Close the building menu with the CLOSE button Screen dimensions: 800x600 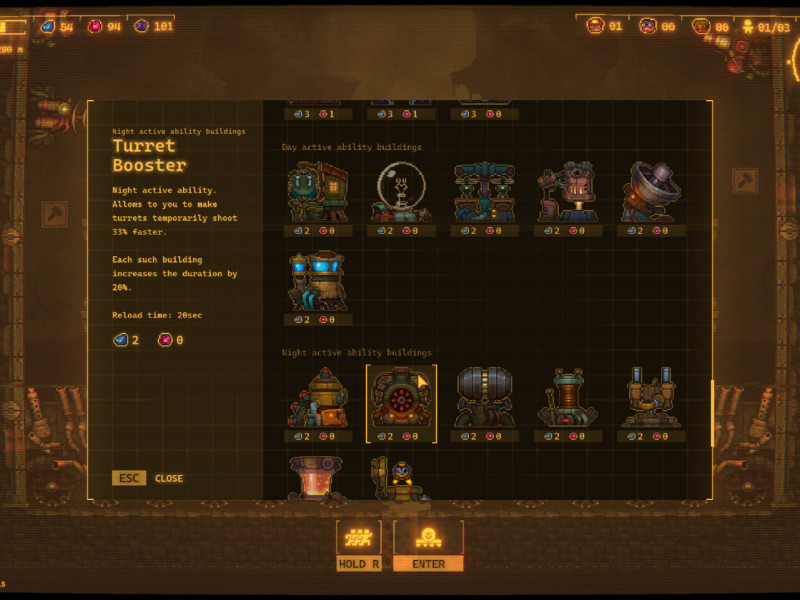point(168,478)
